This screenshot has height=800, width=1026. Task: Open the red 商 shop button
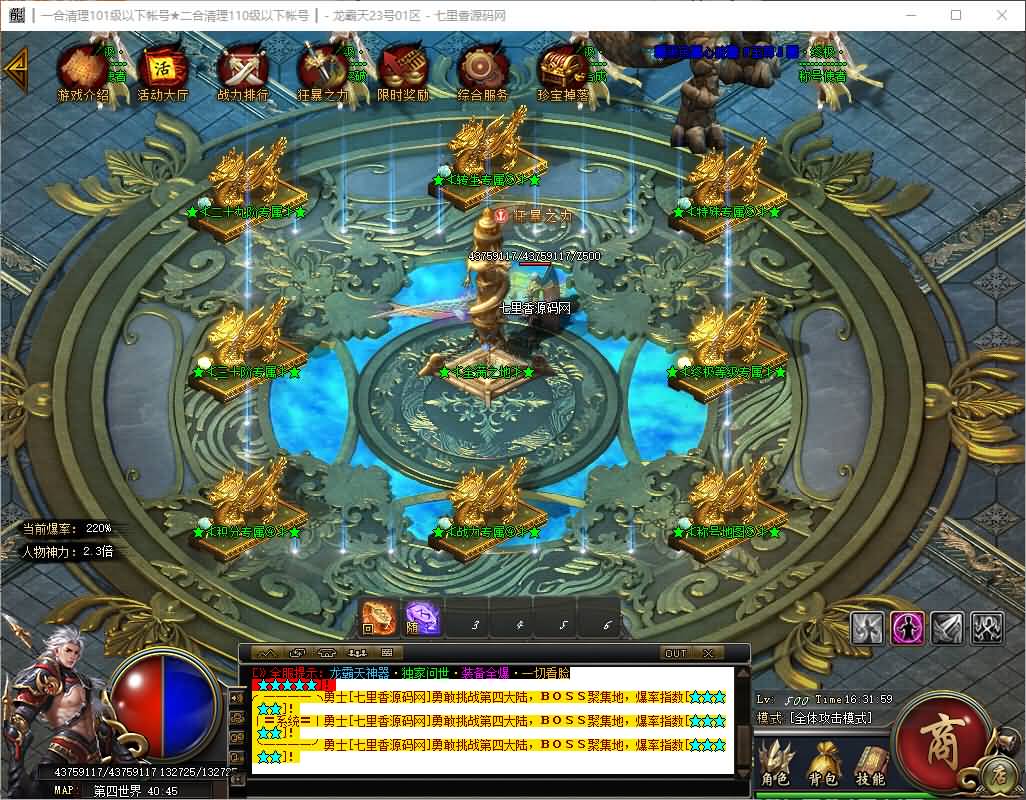941,738
